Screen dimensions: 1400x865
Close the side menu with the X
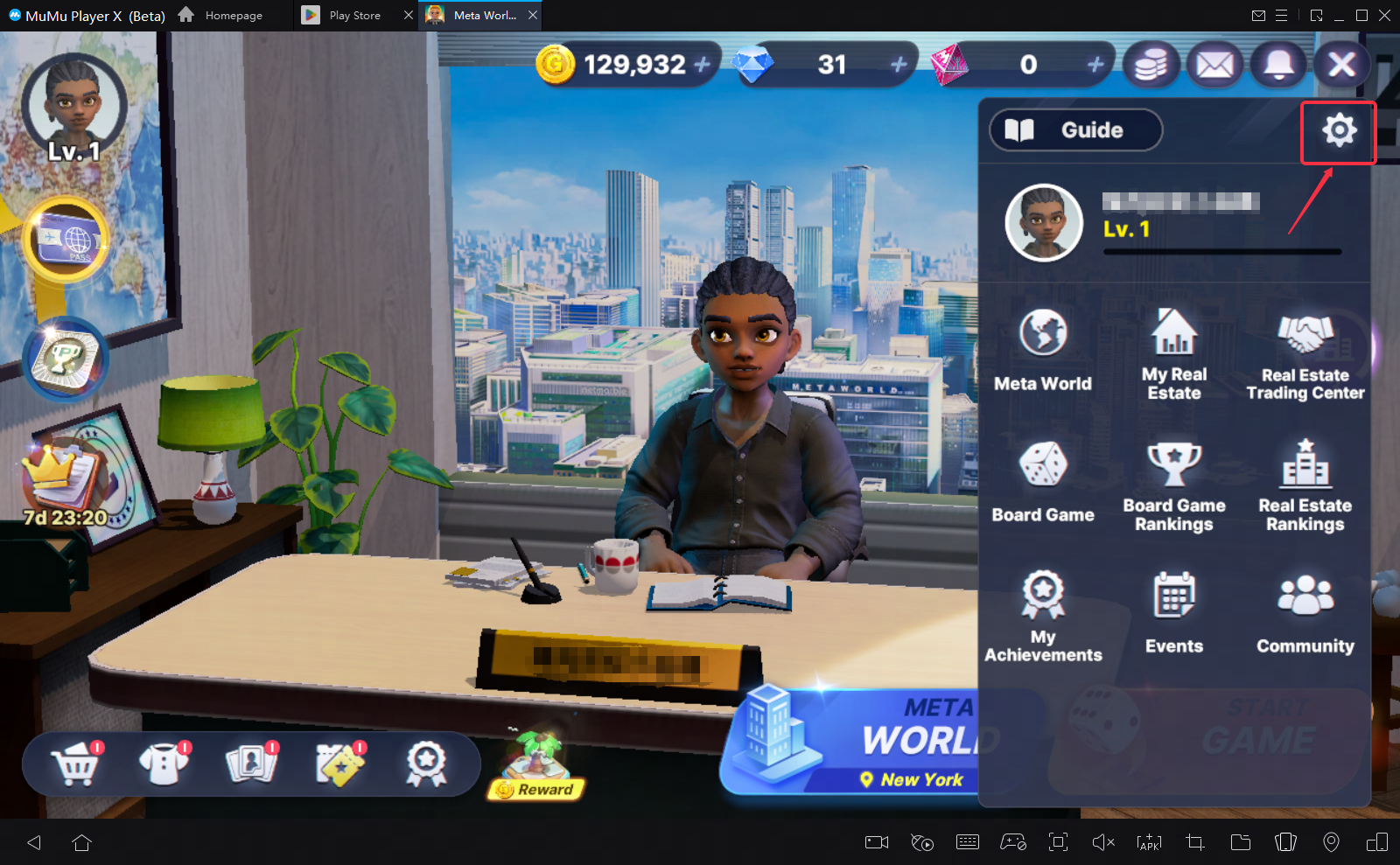[1341, 64]
